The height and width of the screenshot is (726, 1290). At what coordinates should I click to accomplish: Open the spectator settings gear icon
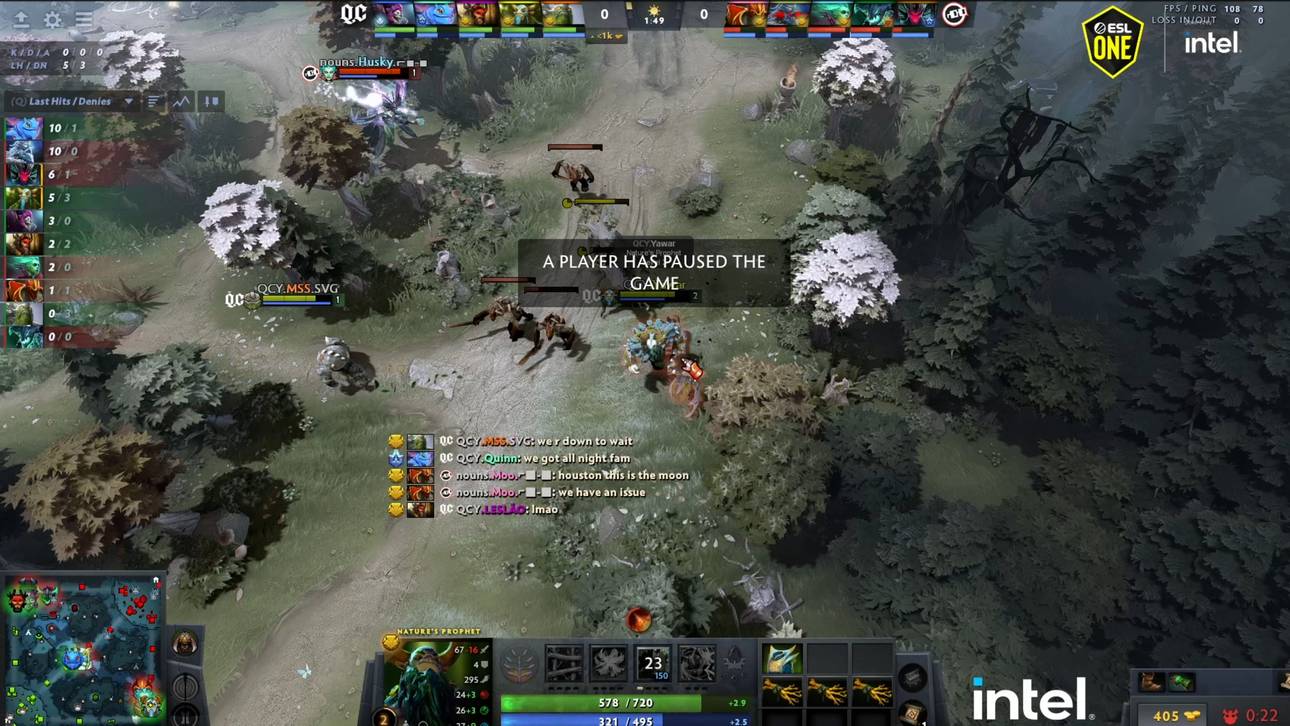pyautogui.click(x=53, y=19)
